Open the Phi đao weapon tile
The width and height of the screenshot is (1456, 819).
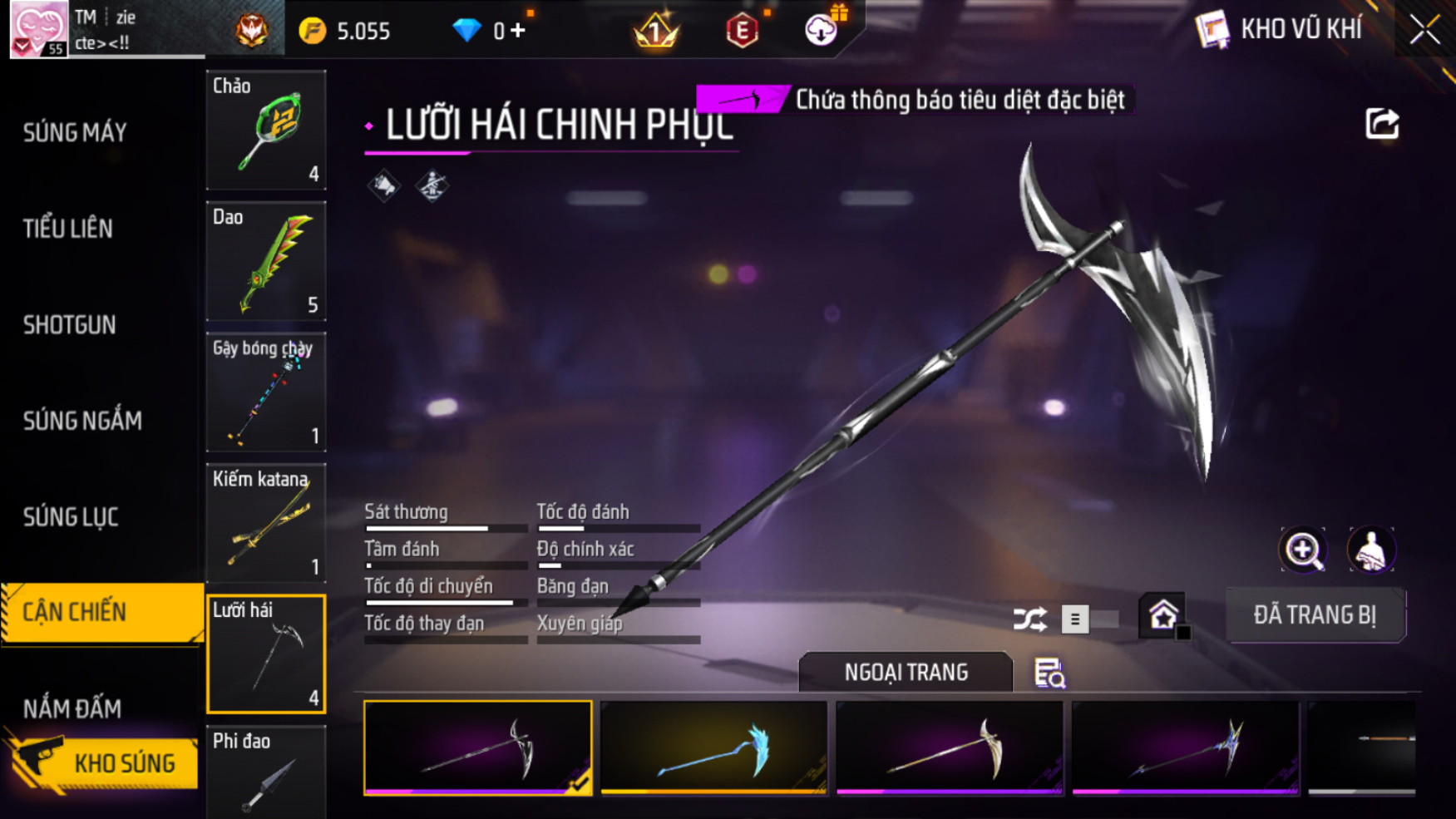(266, 773)
